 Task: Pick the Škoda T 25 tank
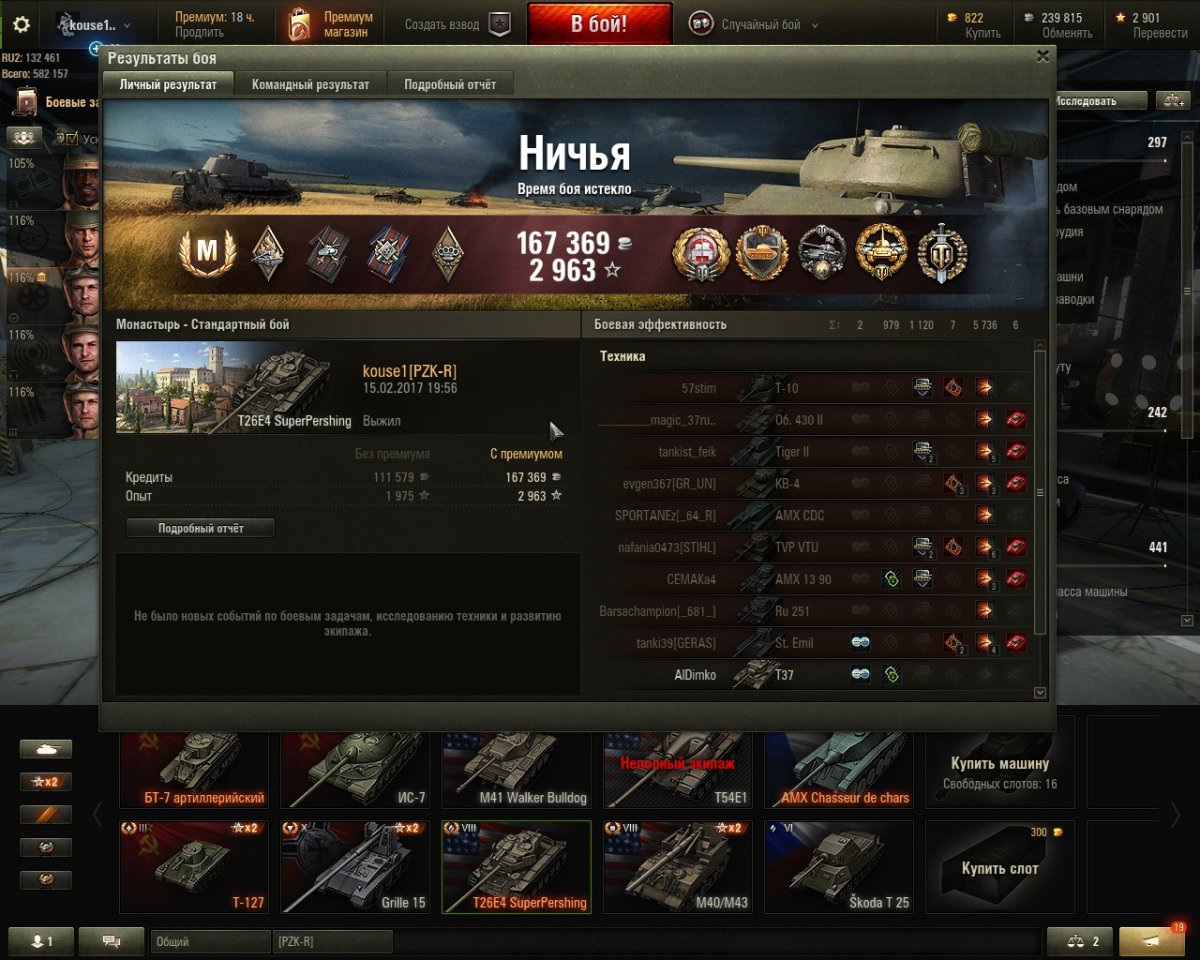838,866
